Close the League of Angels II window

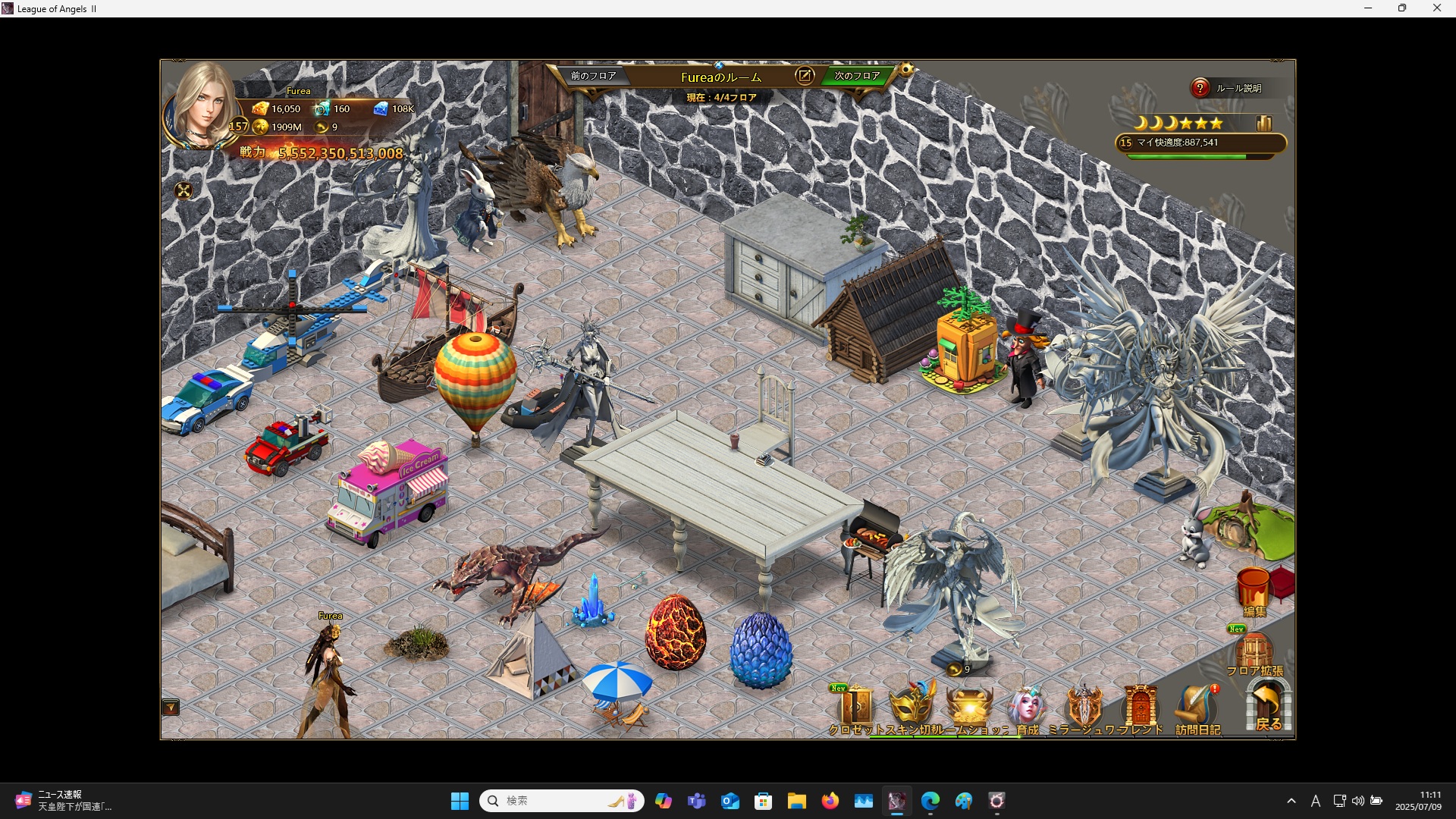coord(1437,8)
